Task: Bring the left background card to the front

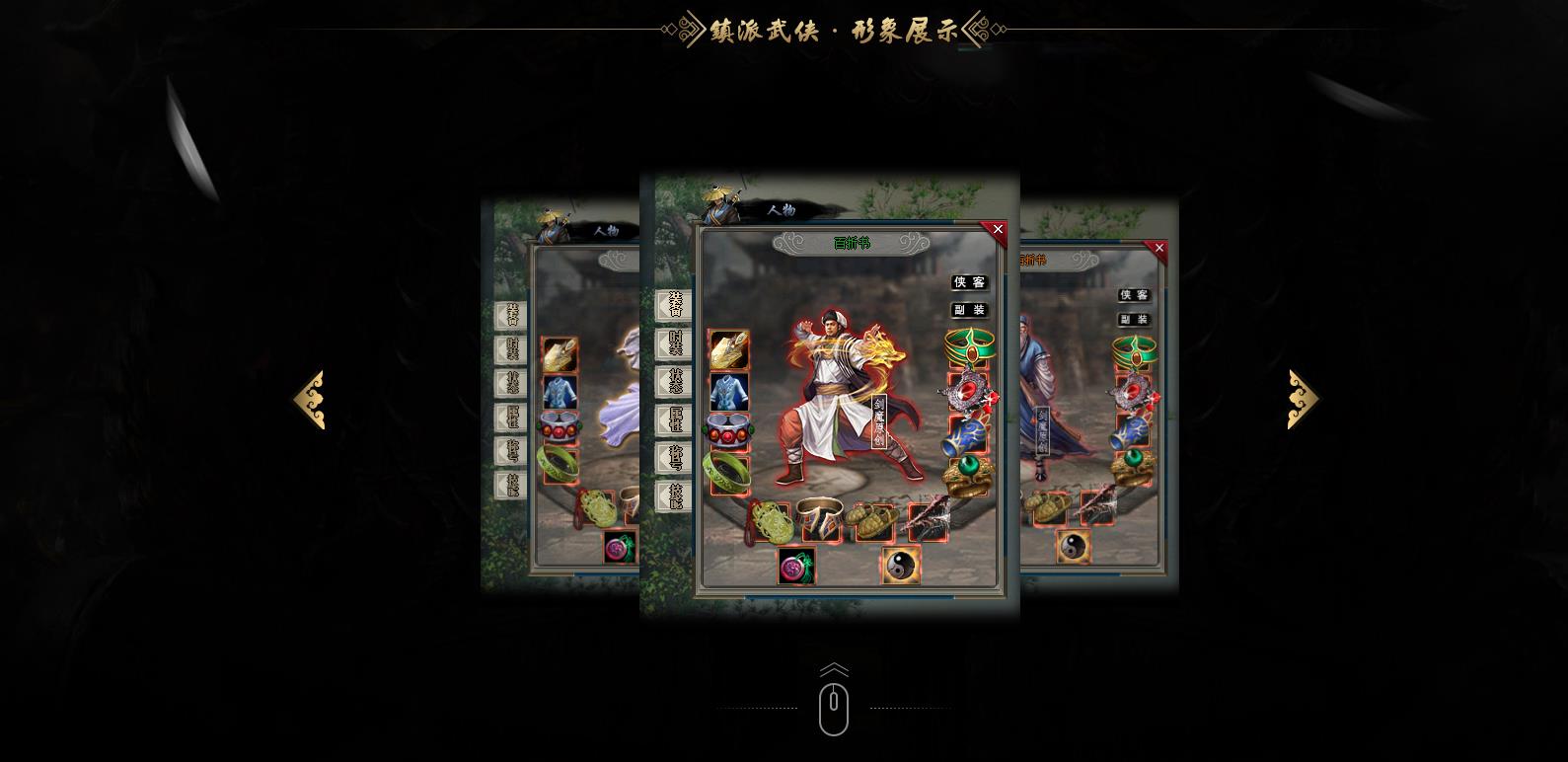Action: tap(560, 395)
